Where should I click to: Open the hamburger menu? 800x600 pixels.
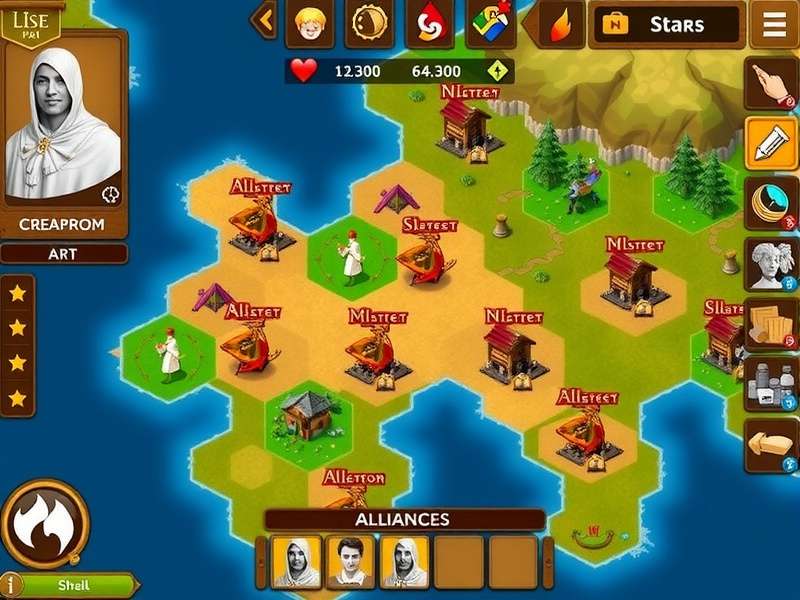[775, 25]
